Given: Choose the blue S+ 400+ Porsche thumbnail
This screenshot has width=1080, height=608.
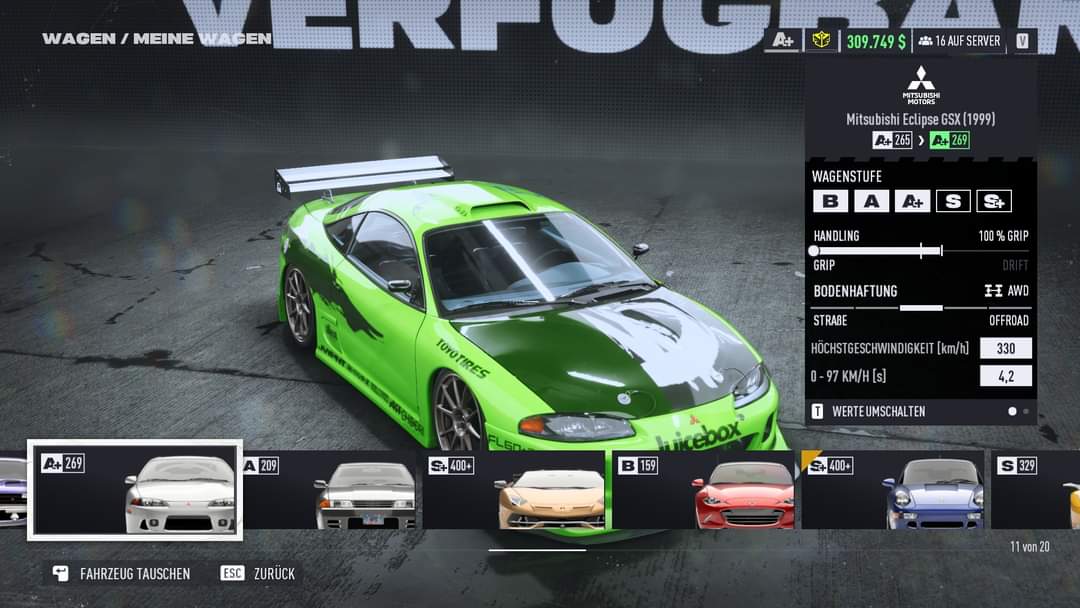Looking at the screenshot, I should tap(893, 490).
